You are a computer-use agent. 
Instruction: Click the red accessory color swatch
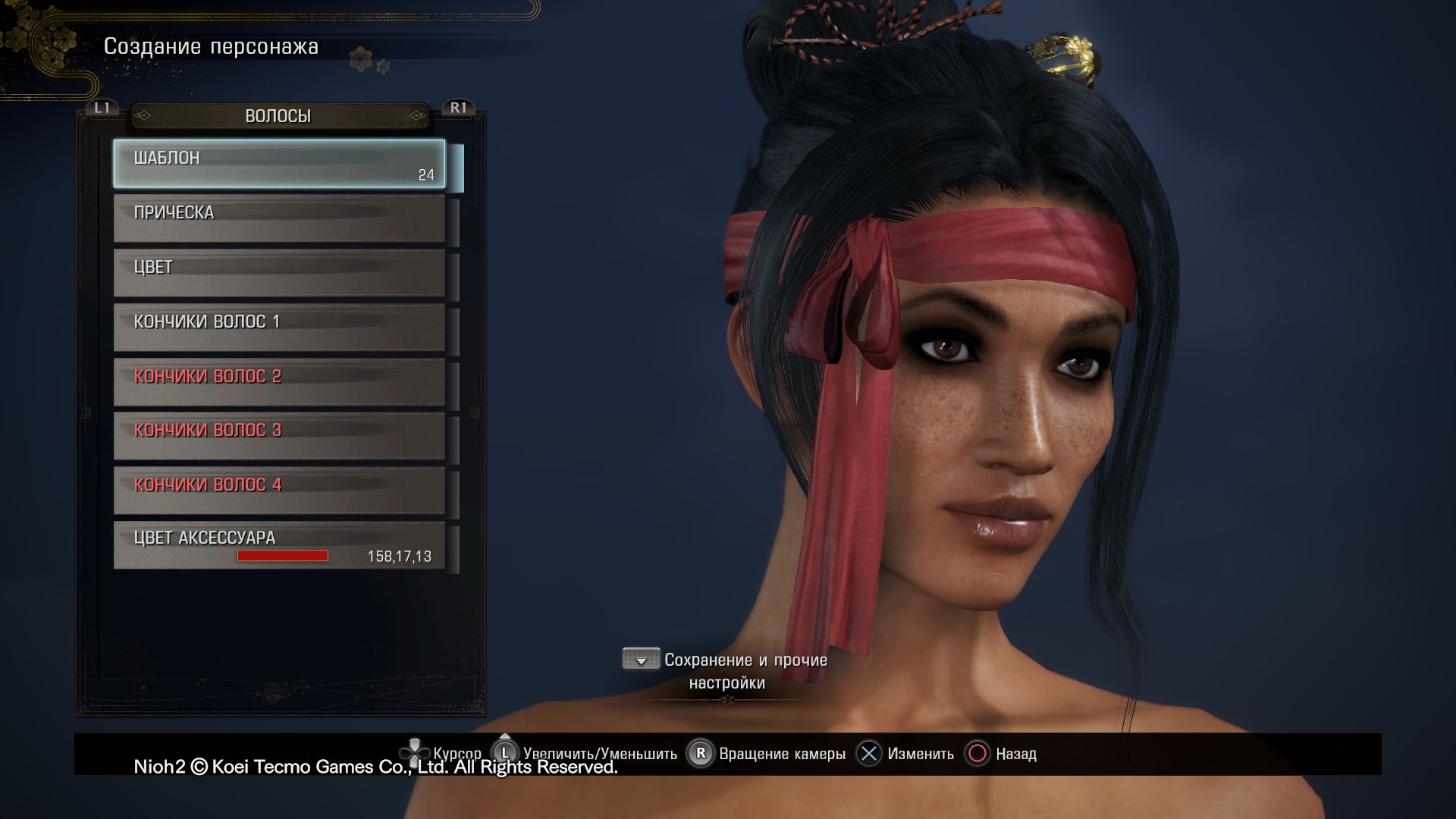[282, 556]
